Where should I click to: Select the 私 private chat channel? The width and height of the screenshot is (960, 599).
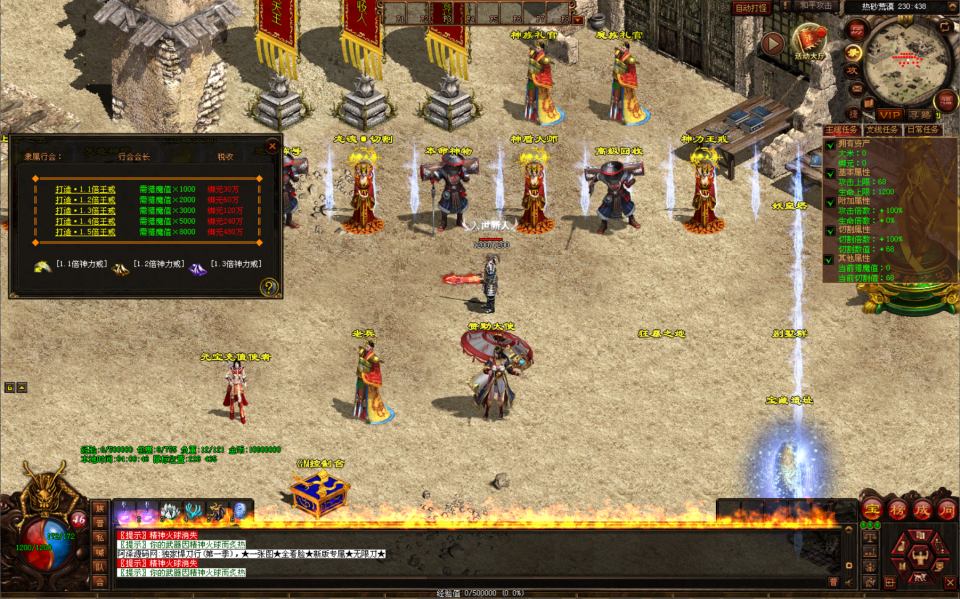pos(99,536)
